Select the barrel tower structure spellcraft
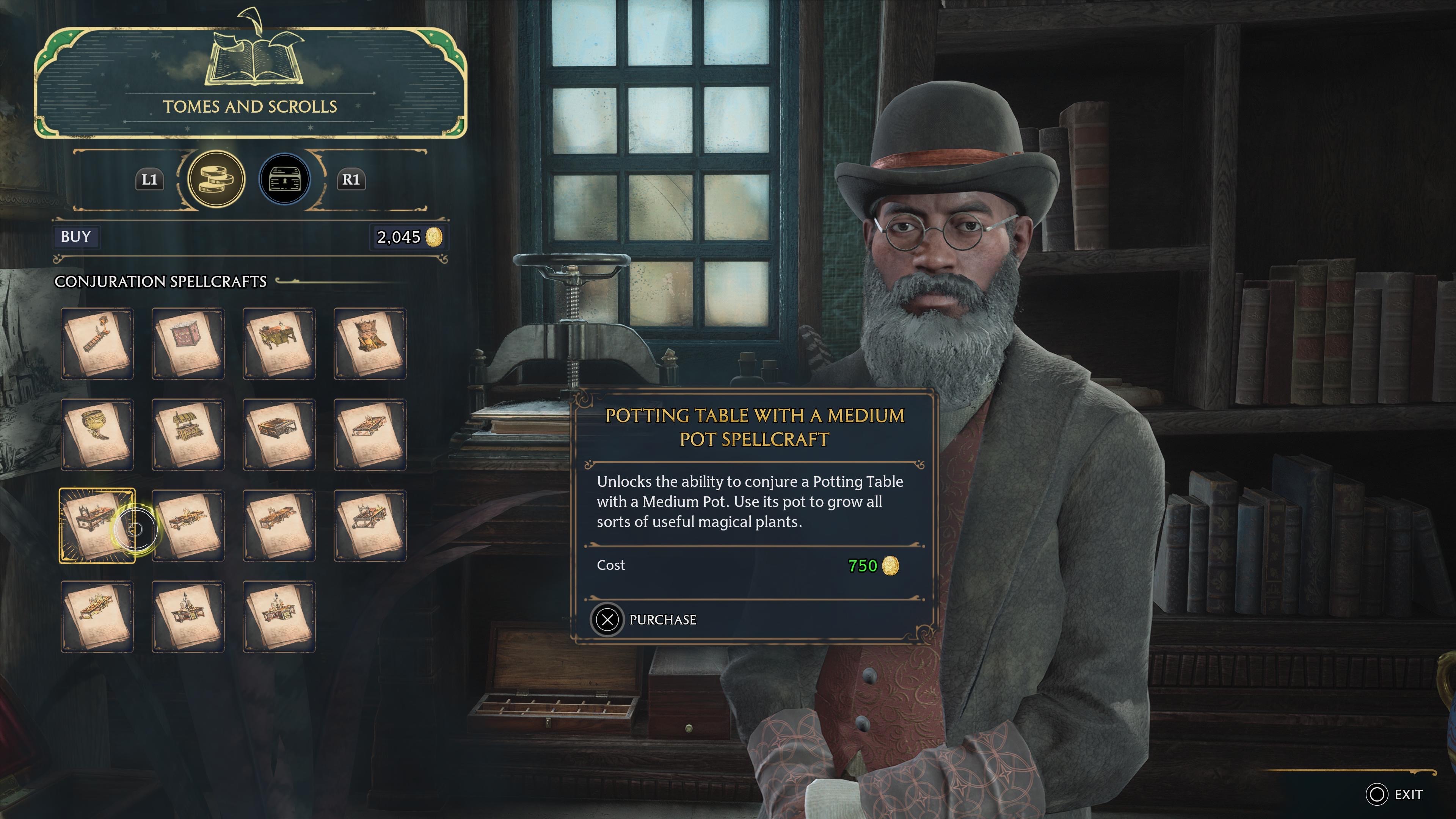Viewport: 1456px width, 819px height. click(370, 343)
